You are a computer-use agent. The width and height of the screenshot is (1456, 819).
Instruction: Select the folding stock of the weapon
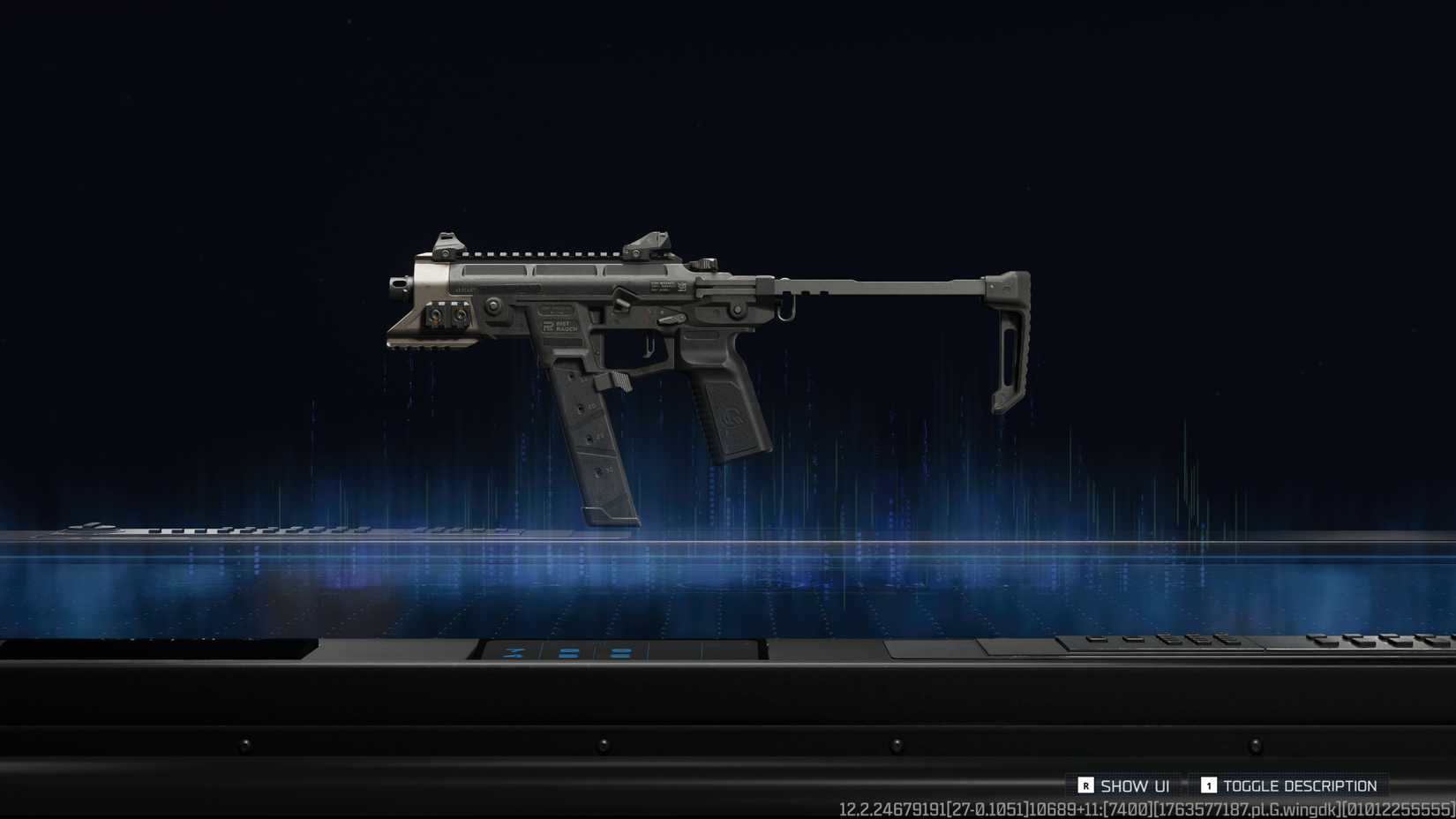click(1006, 335)
